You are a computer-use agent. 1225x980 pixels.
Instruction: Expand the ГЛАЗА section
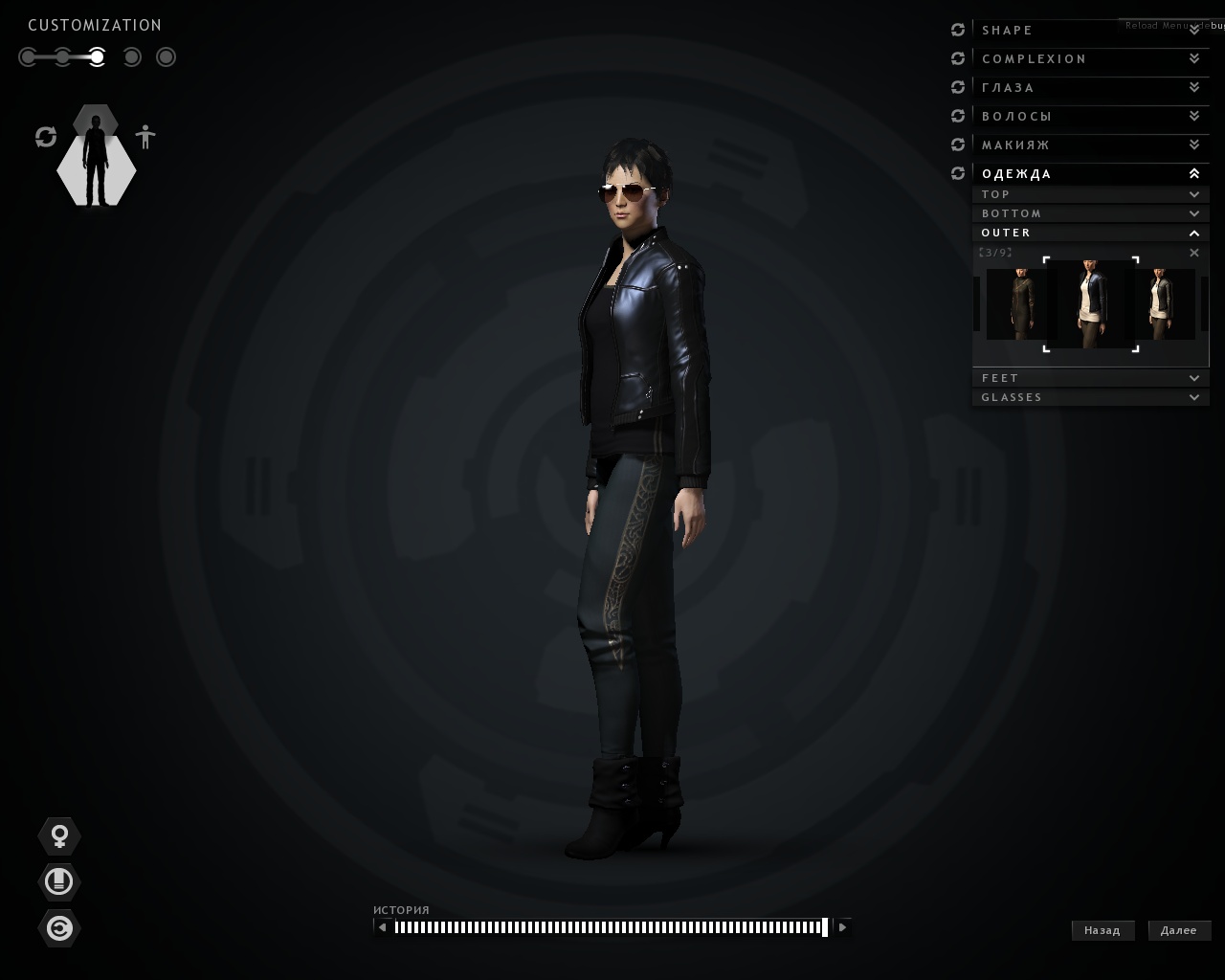1089,88
